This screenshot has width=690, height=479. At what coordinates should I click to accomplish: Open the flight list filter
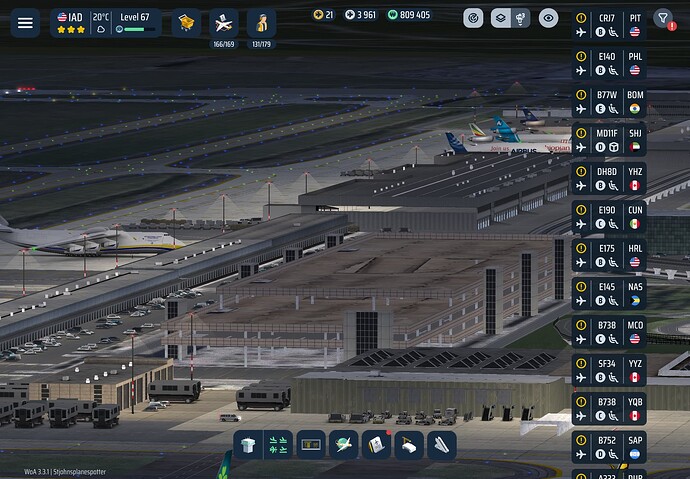tap(663, 18)
